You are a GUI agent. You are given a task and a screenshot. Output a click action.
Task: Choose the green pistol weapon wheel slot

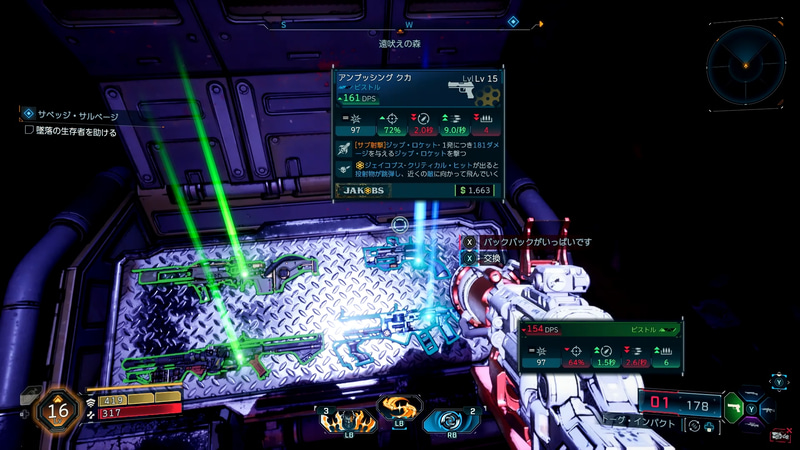point(734,409)
